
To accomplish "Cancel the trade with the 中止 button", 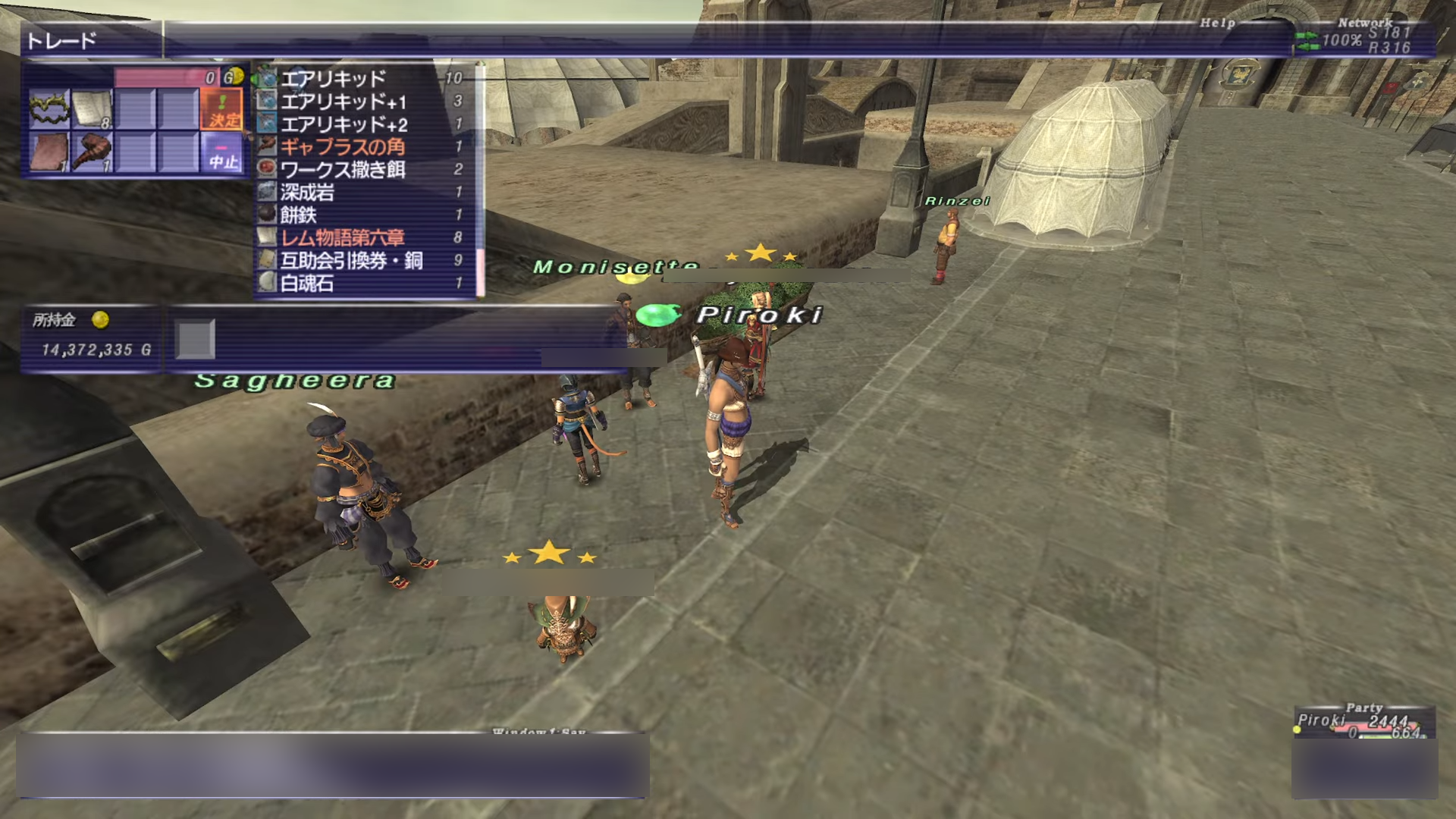I will (x=223, y=152).
